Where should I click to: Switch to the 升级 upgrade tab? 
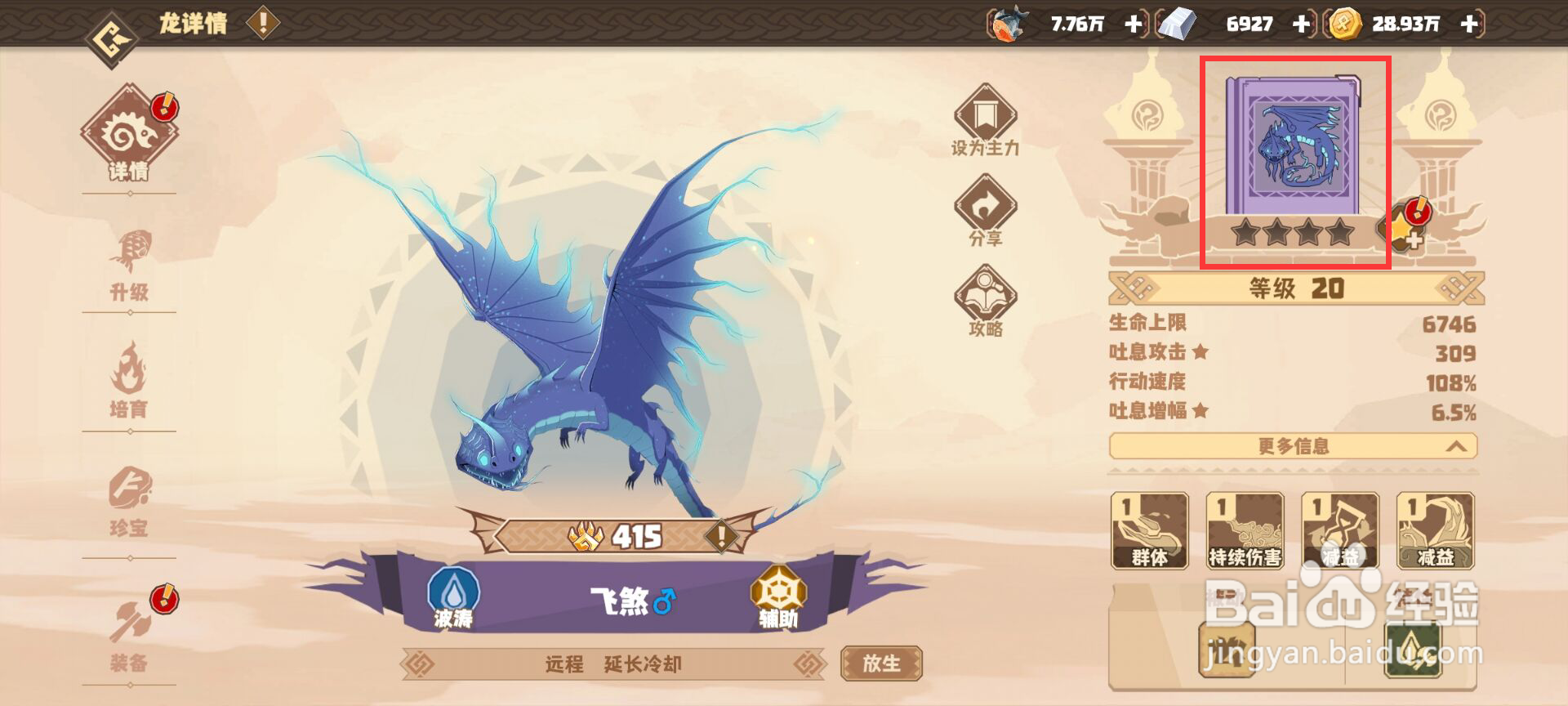pyautogui.click(x=131, y=261)
